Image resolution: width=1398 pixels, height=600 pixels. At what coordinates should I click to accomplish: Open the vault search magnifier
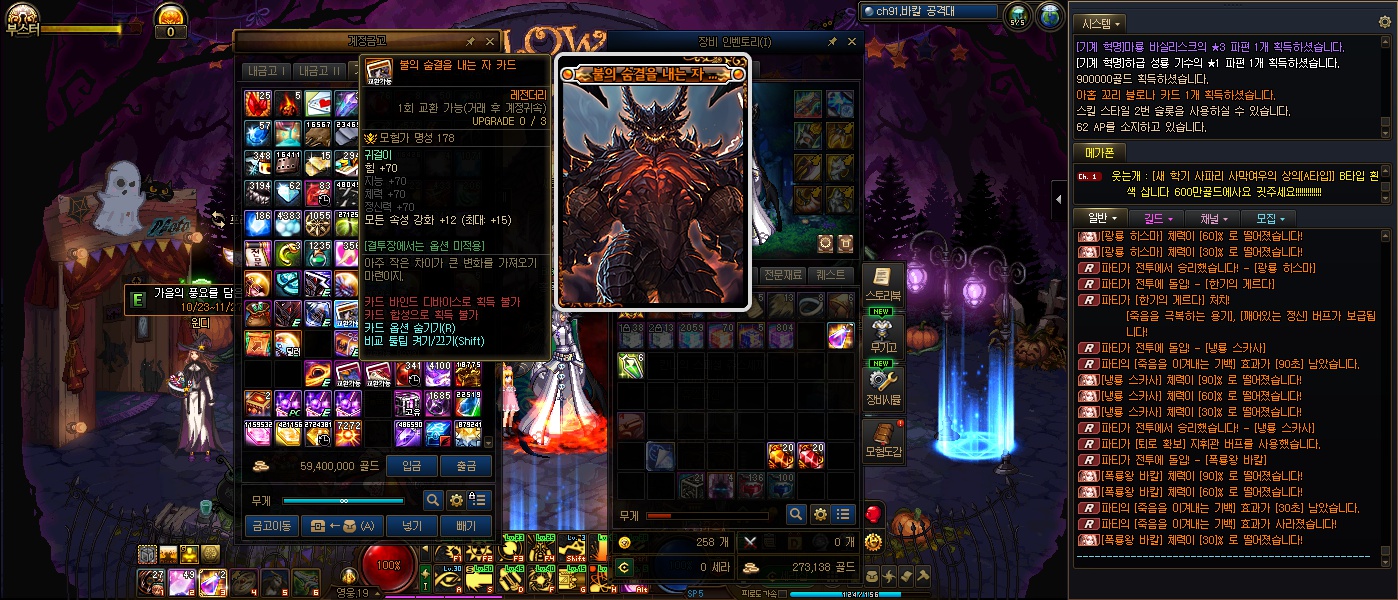[433, 500]
